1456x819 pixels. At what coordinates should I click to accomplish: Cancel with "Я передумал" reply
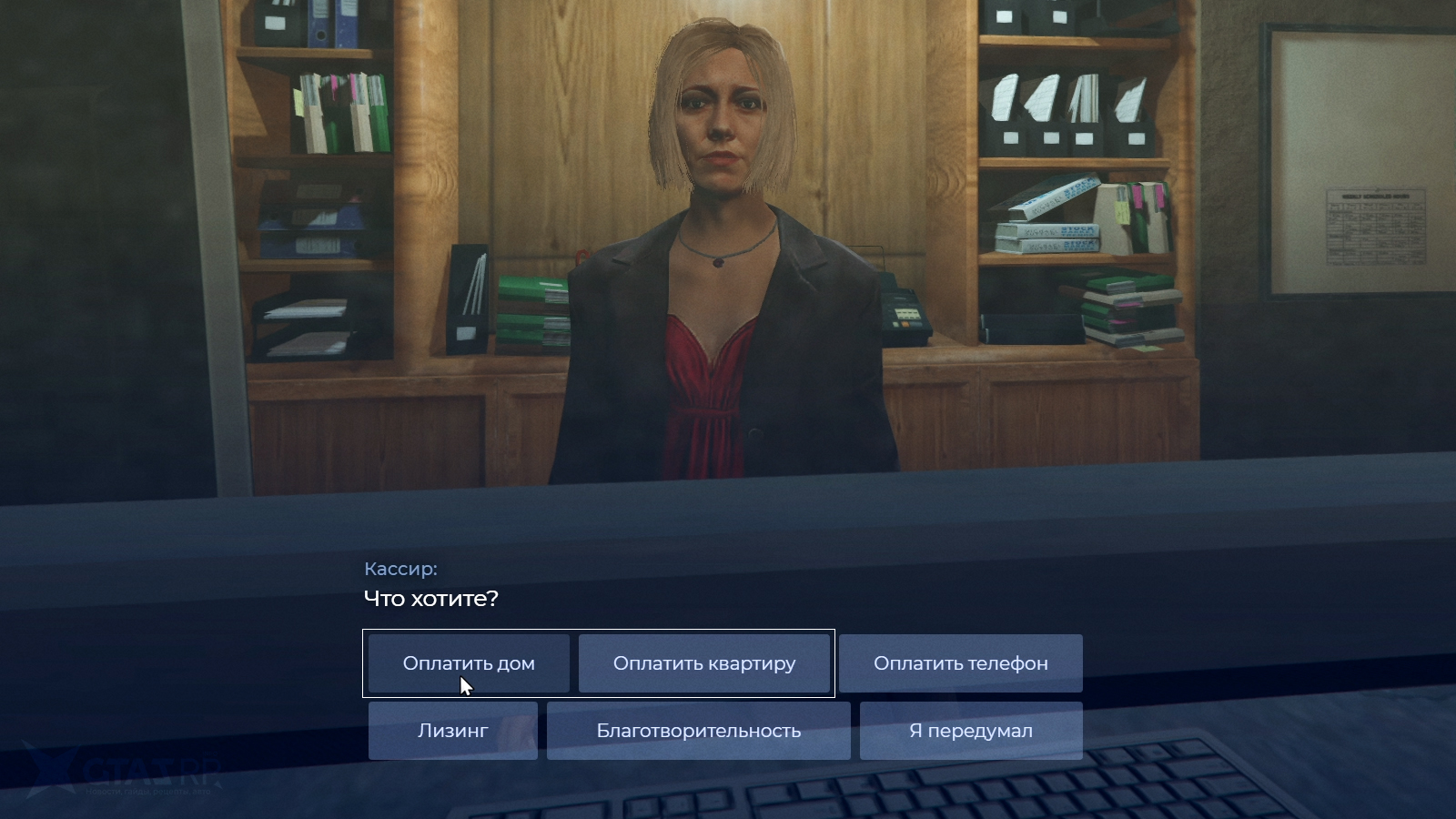click(970, 731)
